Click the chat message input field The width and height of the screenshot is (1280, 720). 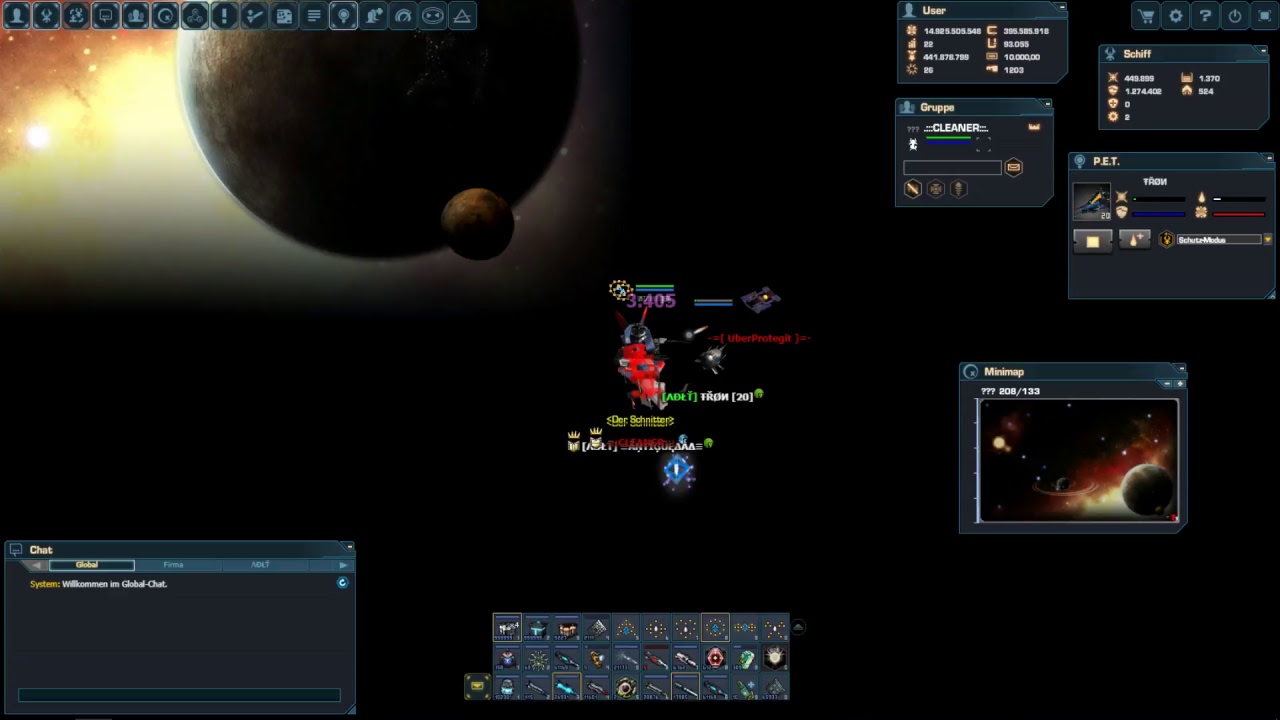pos(179,695)
